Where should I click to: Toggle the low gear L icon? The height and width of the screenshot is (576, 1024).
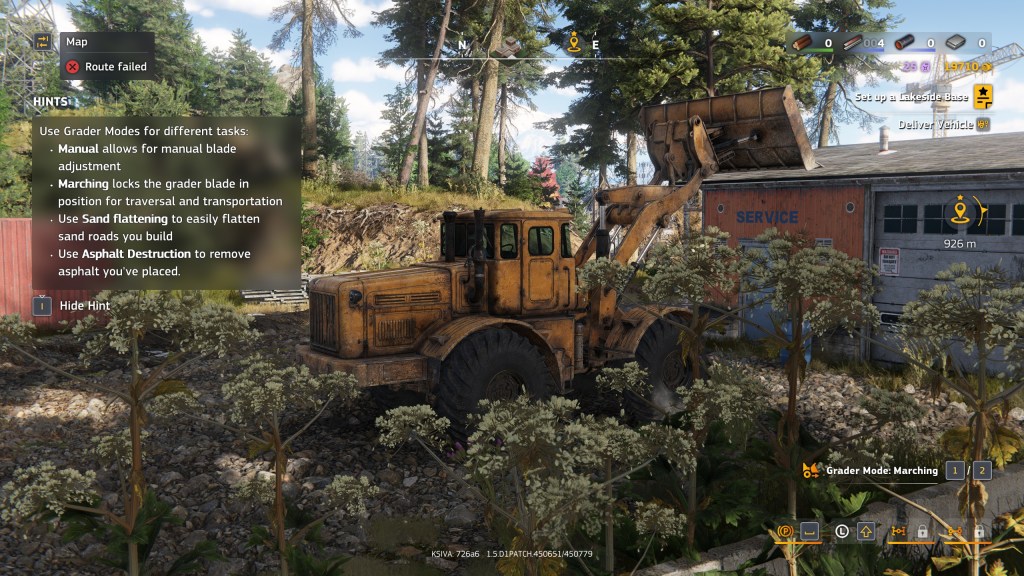(842, 531)
